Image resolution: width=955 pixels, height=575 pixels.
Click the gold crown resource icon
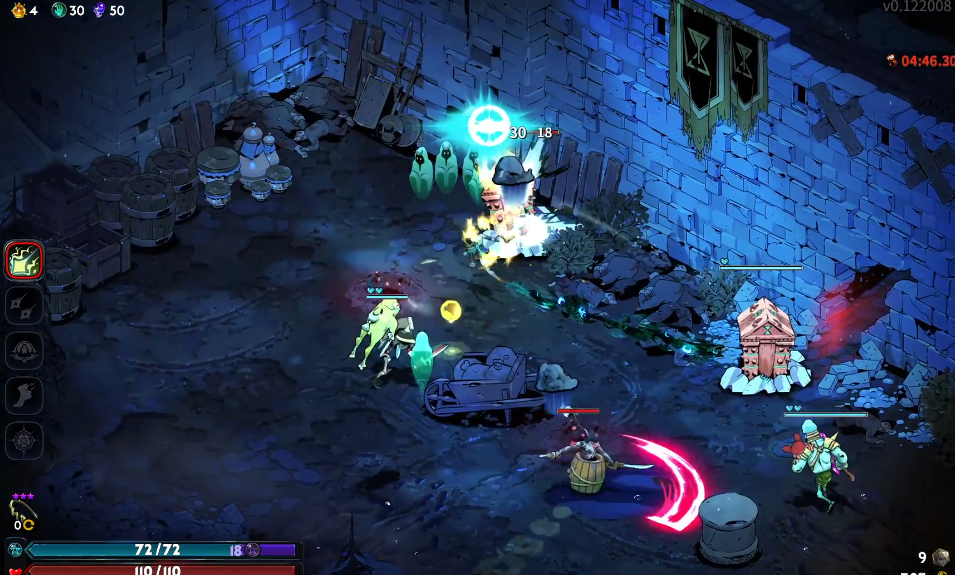point(19,10)
